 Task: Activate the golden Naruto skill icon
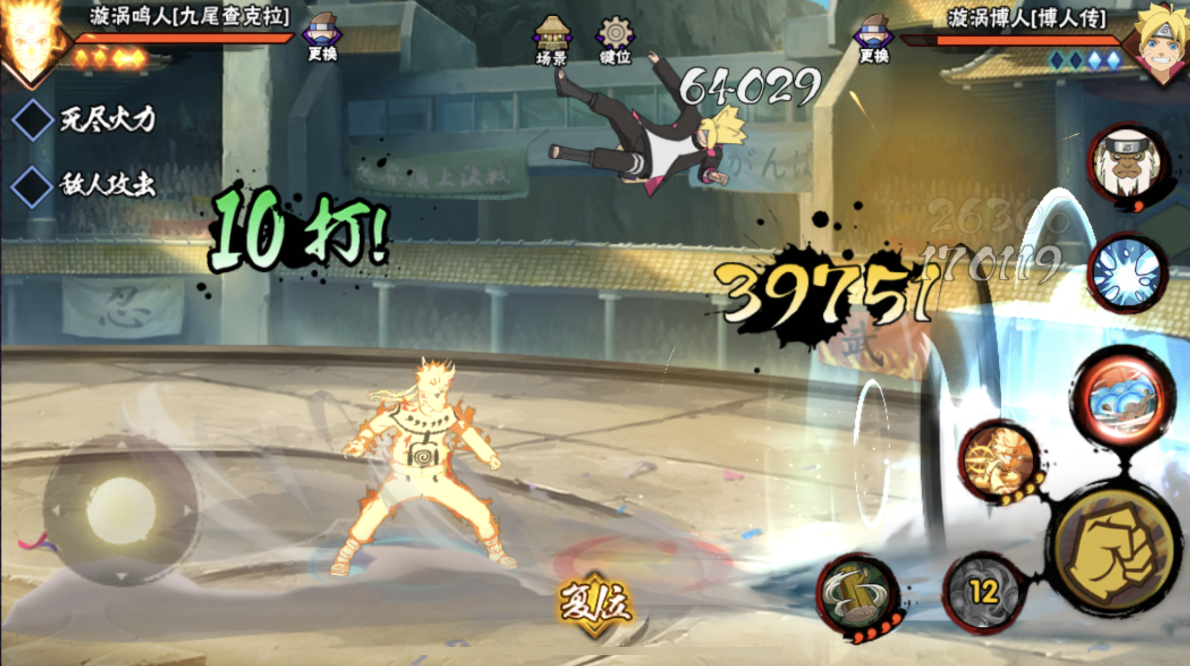[999, 463]
